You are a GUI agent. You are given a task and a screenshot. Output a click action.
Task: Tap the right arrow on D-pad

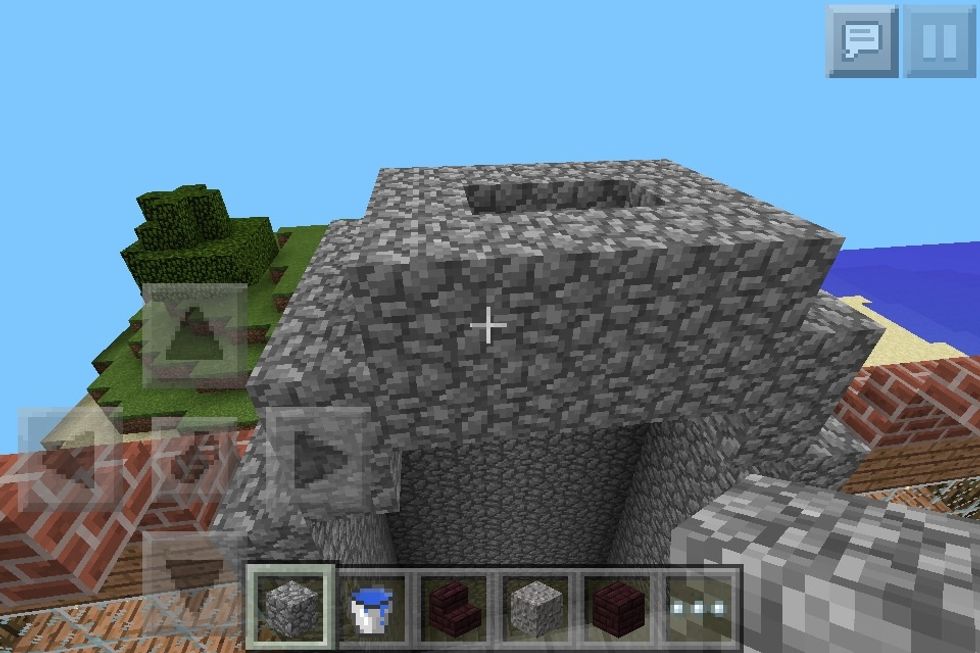pos(320,460)
